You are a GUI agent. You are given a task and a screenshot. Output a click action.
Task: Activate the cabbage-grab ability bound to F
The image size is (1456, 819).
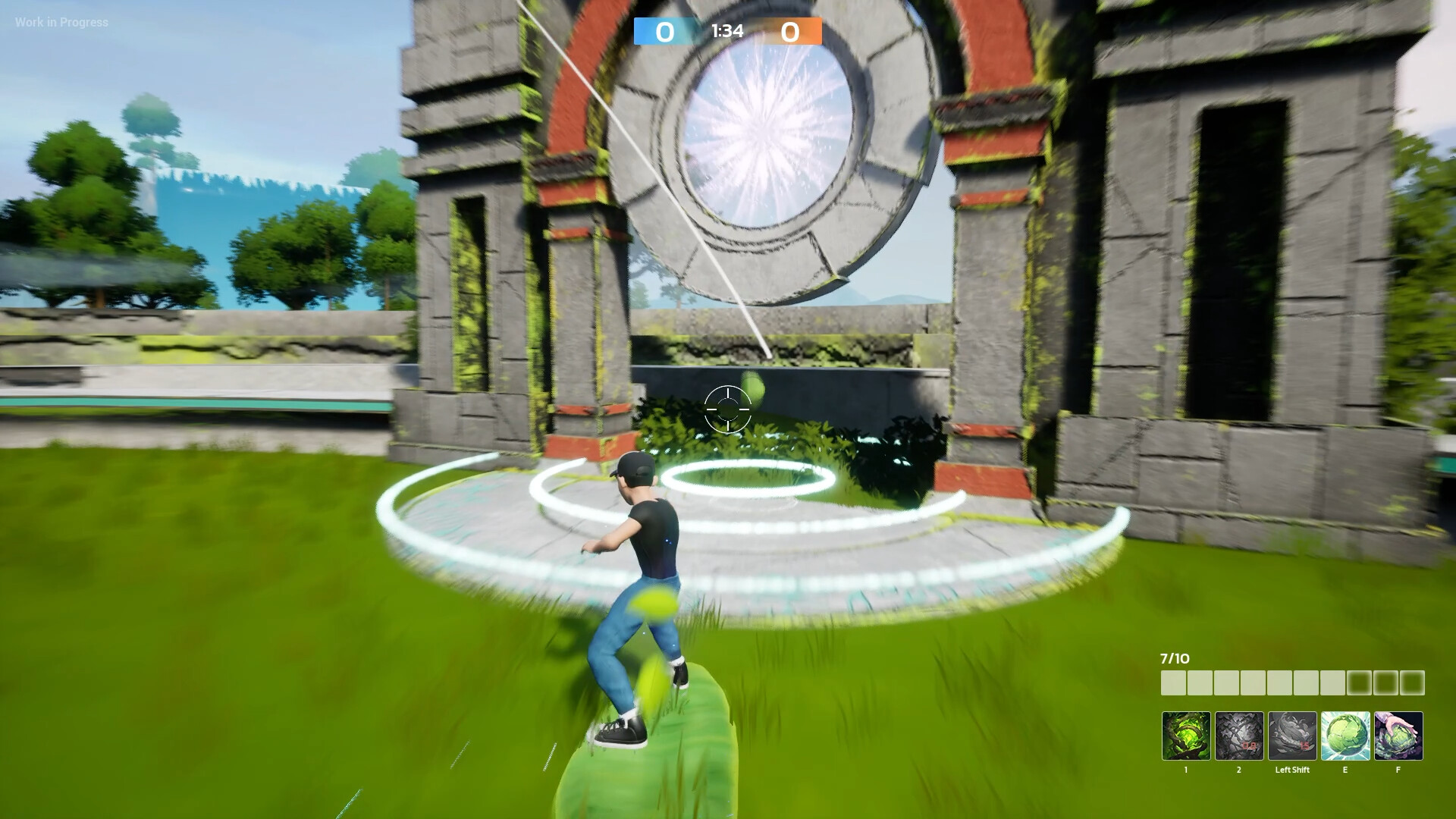(x=1398, y=737)
